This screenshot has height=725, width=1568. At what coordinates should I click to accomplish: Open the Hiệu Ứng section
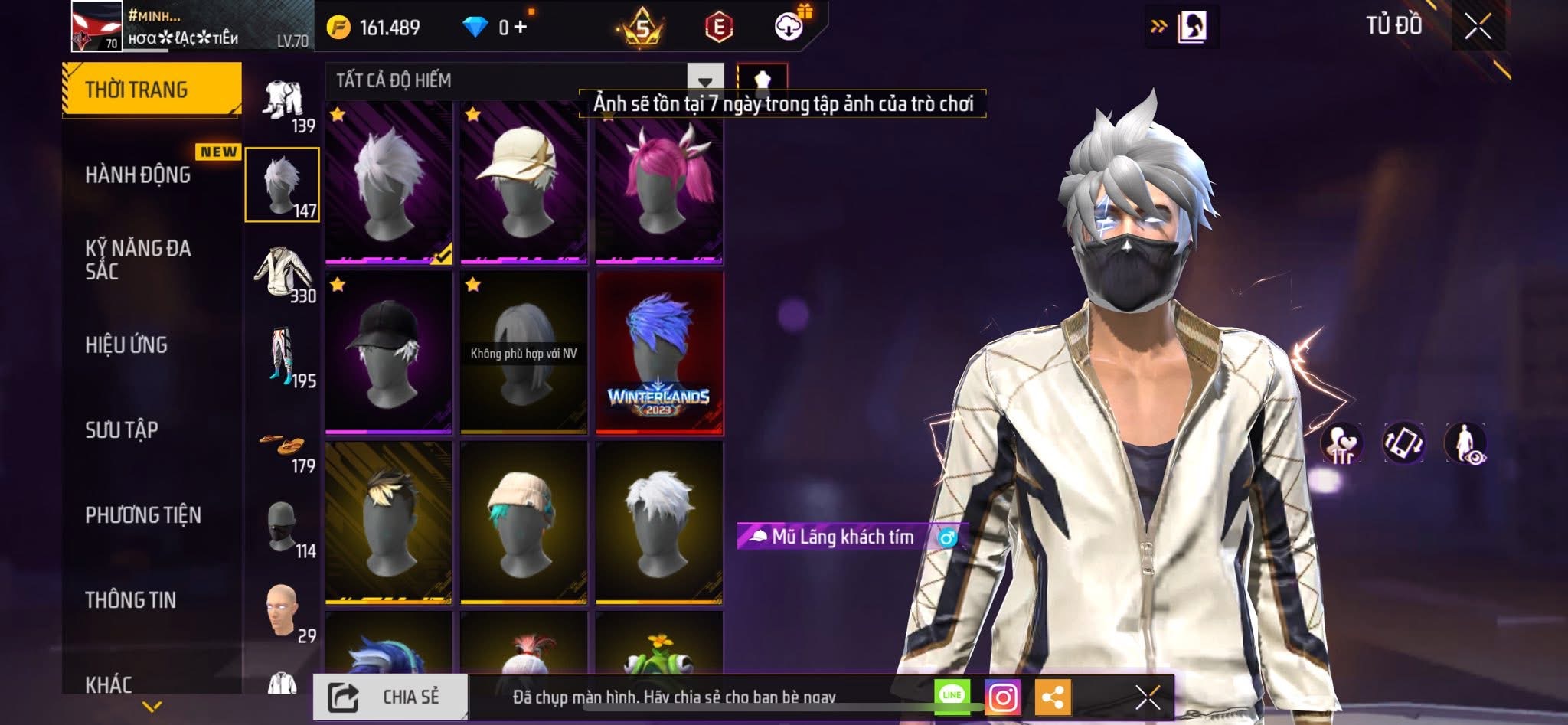click(126, 345)
